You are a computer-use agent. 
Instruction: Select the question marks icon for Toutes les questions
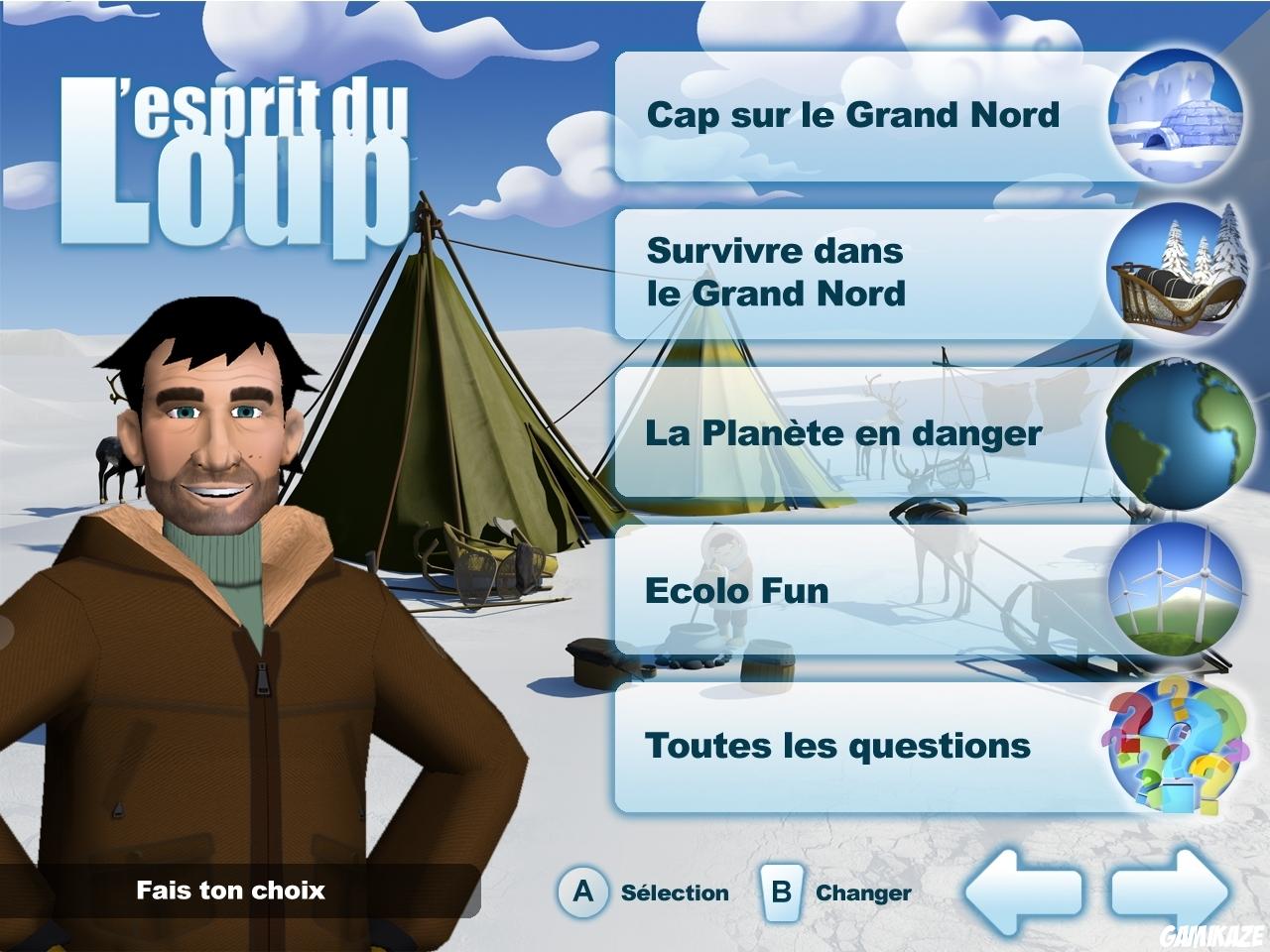tap(1171, 749)
